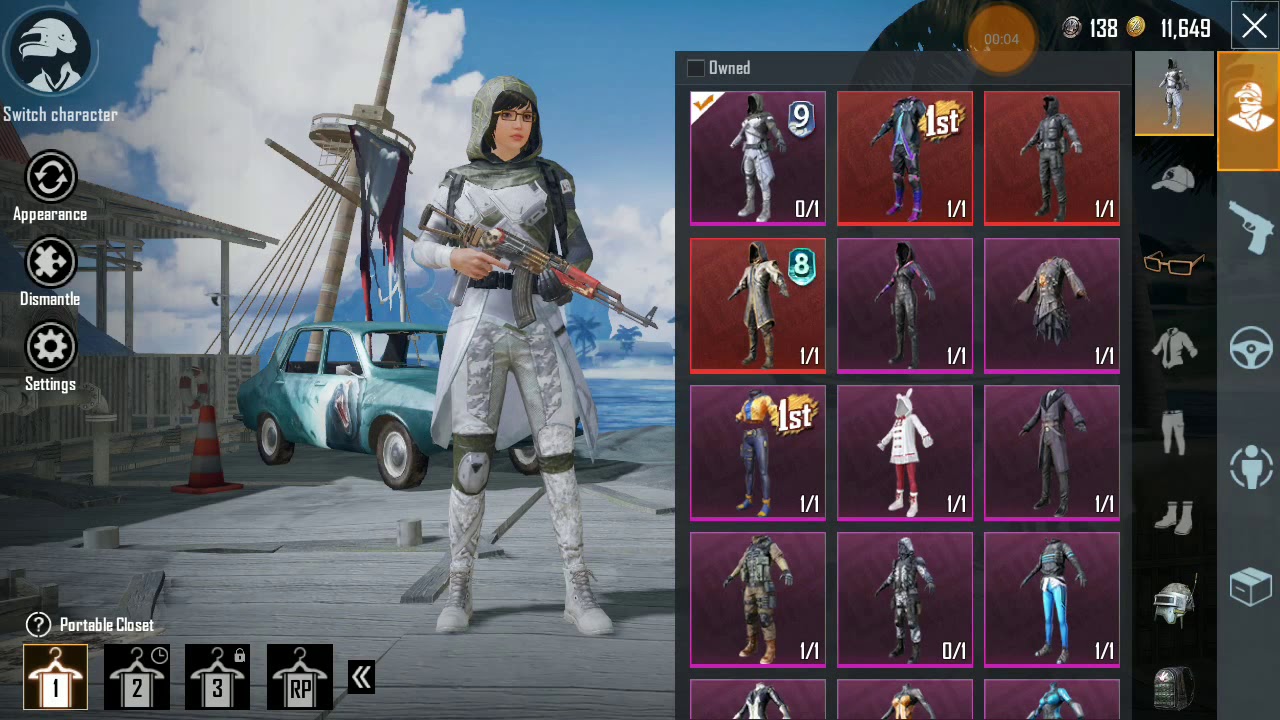Select the 1st anniversary outfit thumbnail
Screen dimensions: 1280x720
[905, 158]
